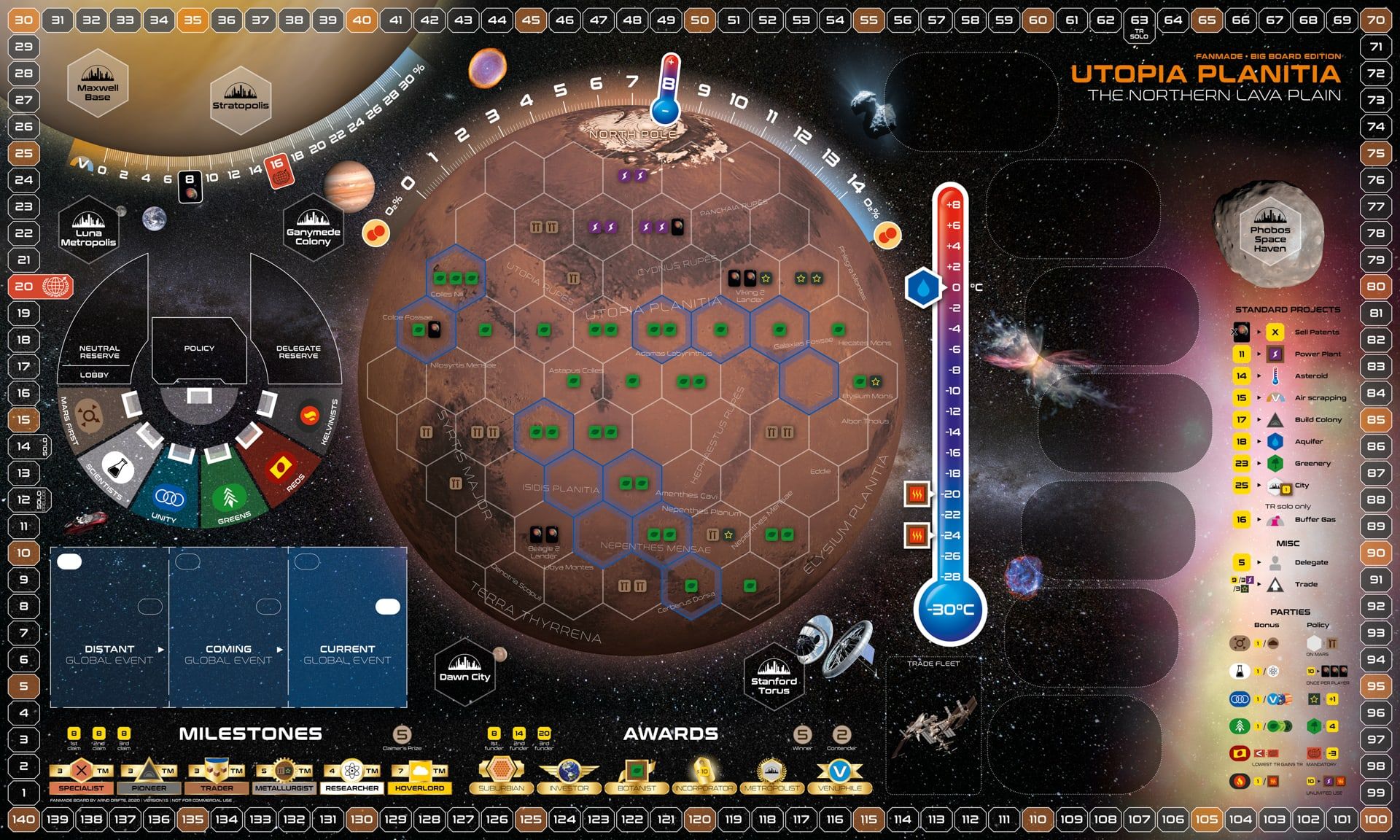Select the Greens party segment

(230, 496)
